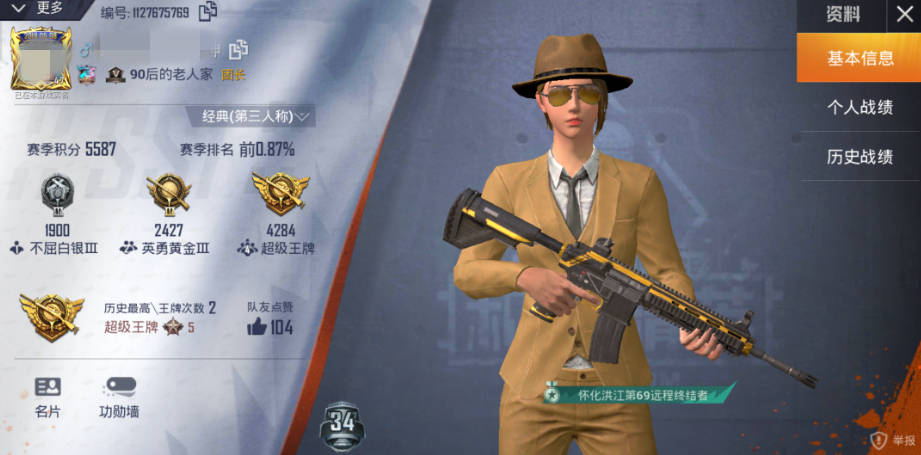
Task: View the 历史最高 超级王牌 badge
Action: coord(52,316)
